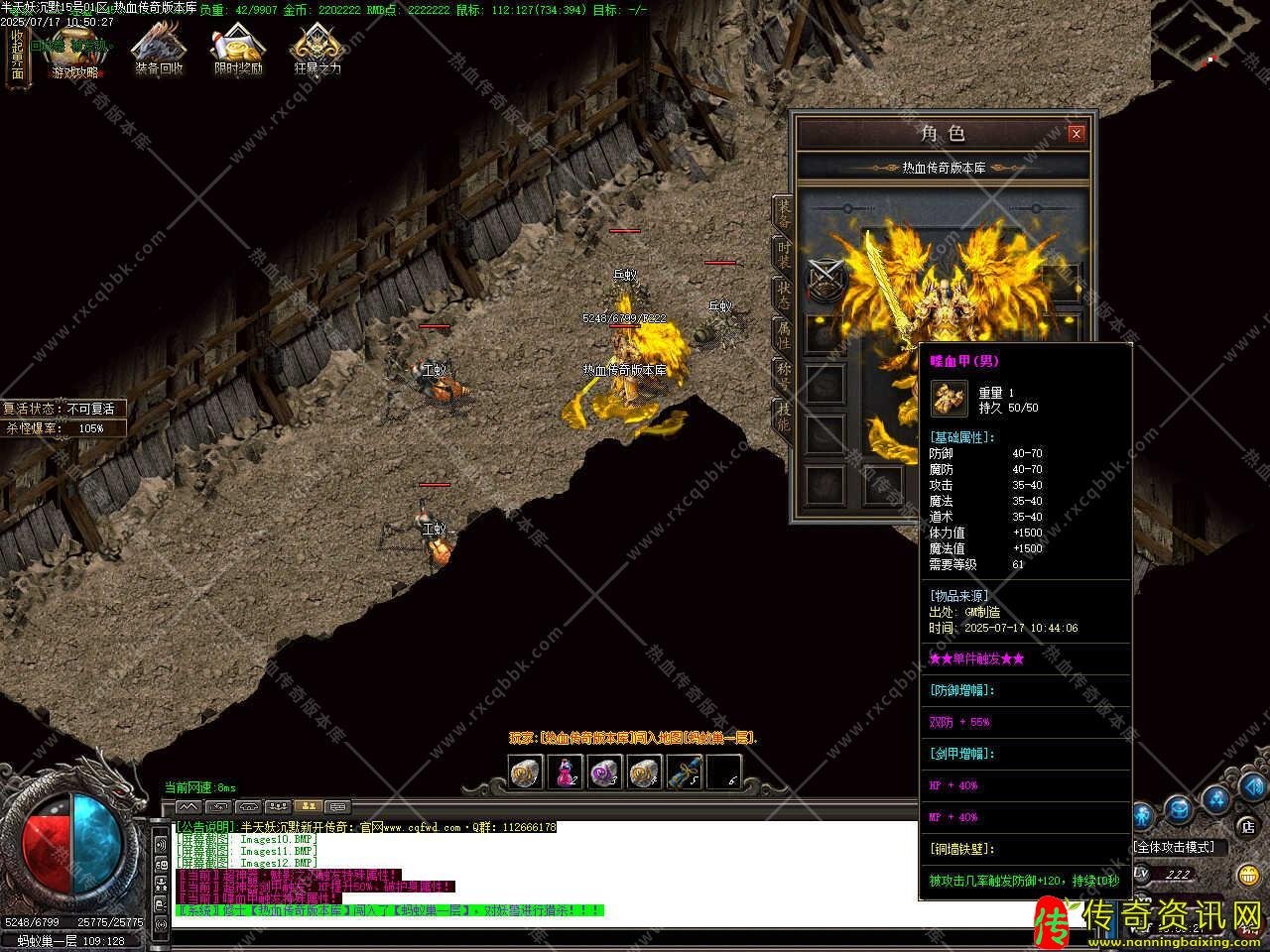This screenshot has width=1270, height=952.
Task: Switch to the 时装 tab
Action: [784, 256]
